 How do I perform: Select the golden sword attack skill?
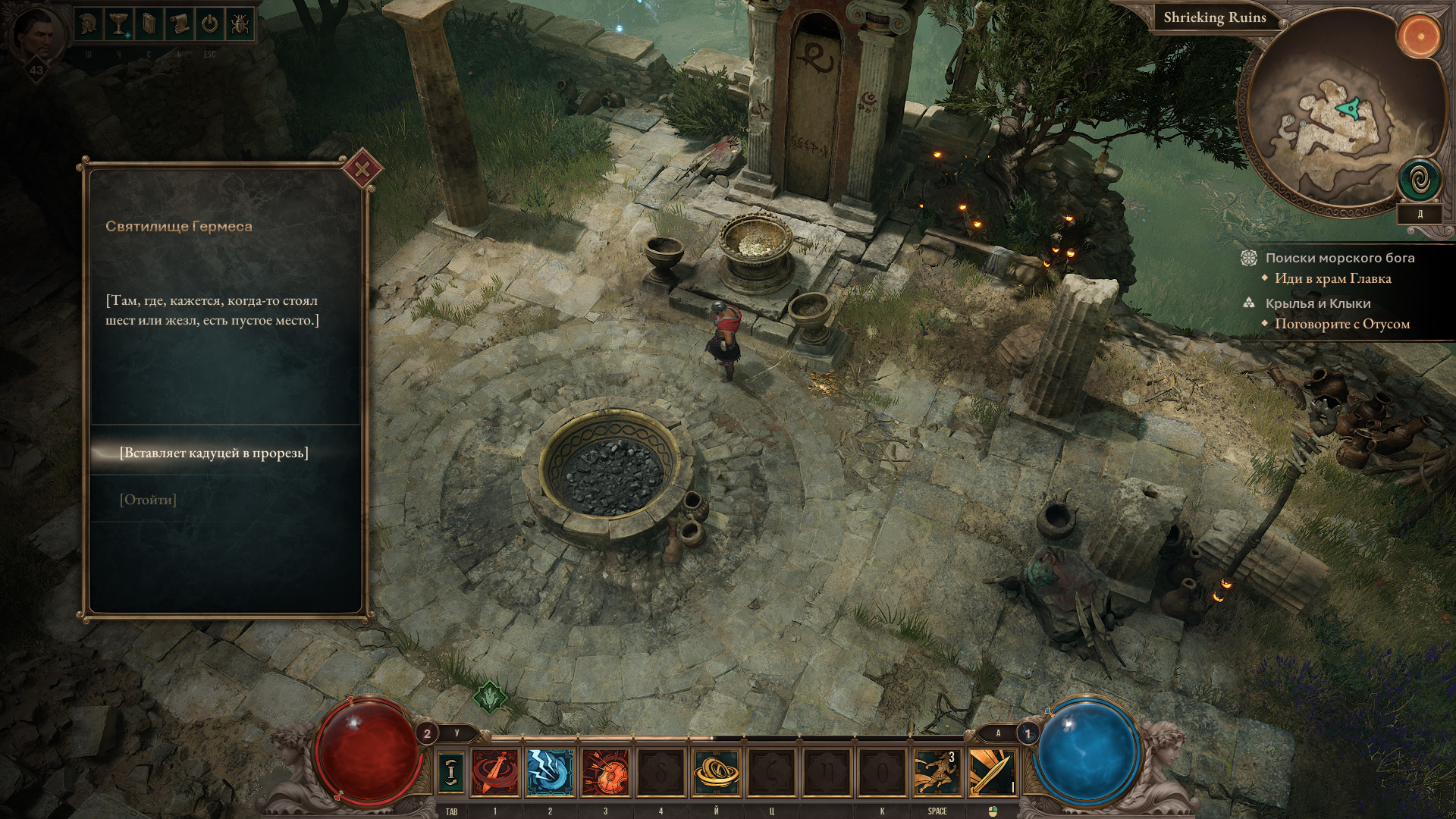point(992,771)
